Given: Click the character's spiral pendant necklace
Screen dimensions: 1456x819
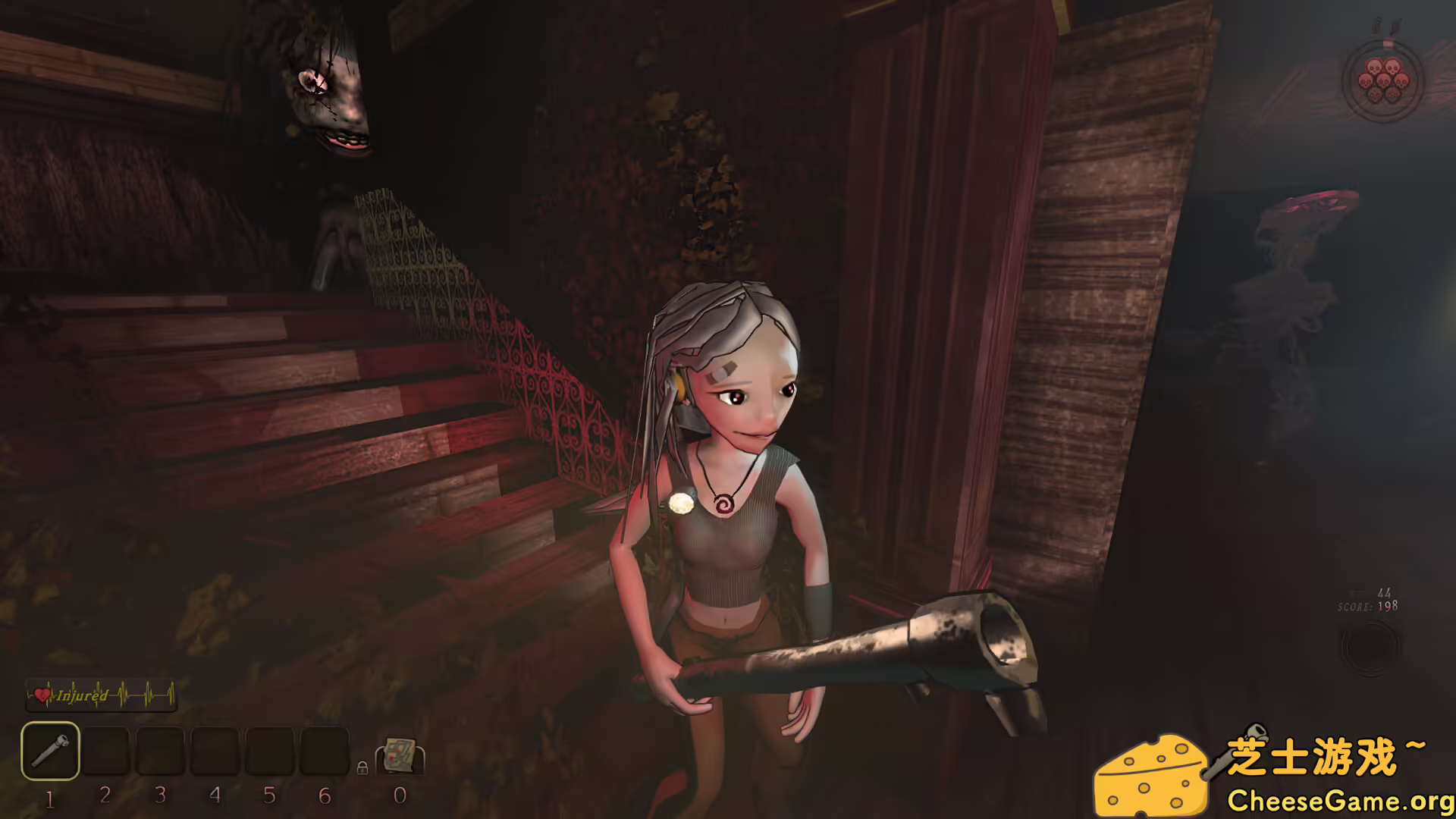Looking at the screenshot, I should (x=724, y=504).
